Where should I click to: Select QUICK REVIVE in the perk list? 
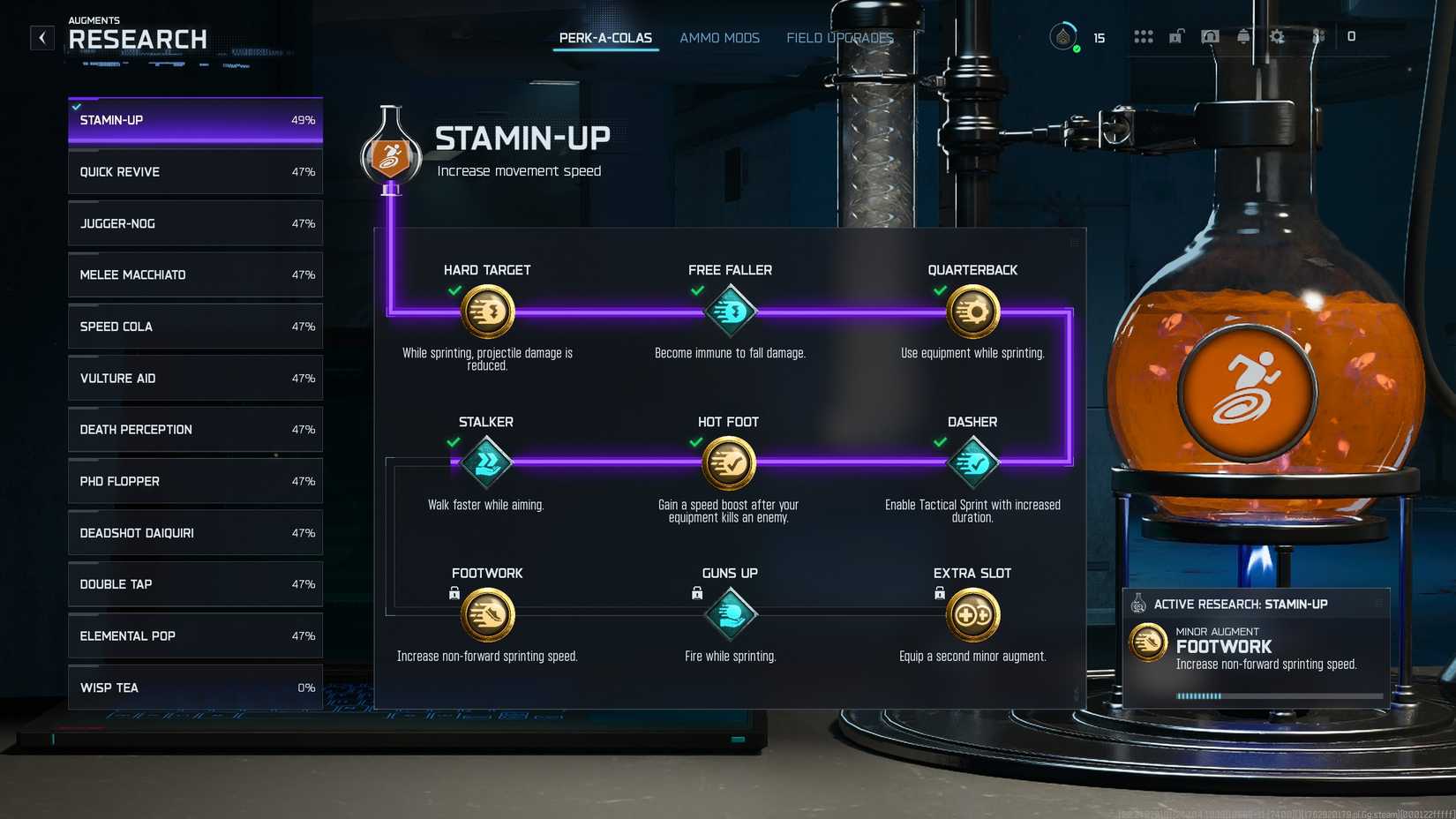(194, 171)
